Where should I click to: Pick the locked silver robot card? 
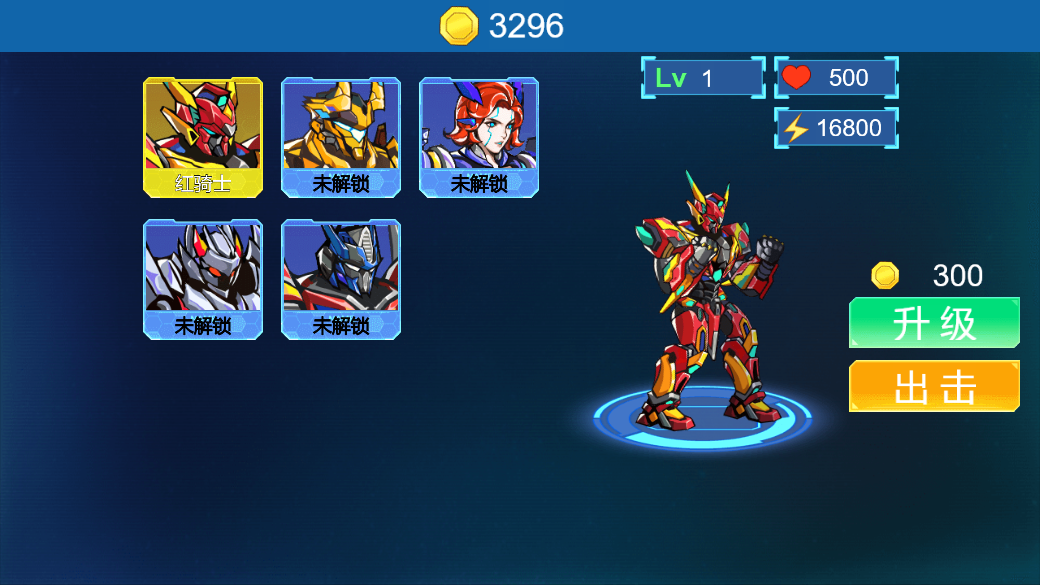coord(203,279)
